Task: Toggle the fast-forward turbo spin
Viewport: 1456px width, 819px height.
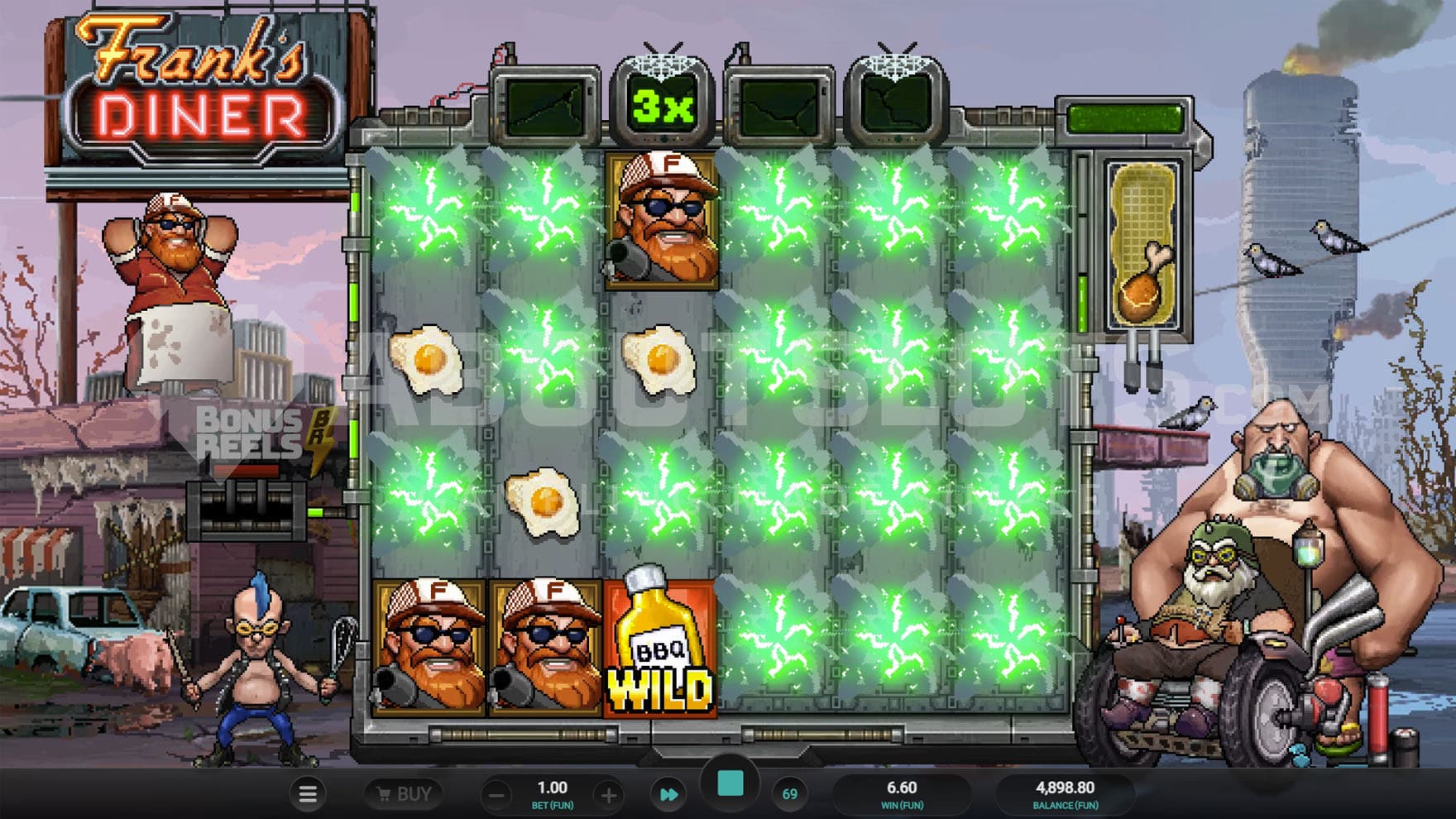Action: 668,795
